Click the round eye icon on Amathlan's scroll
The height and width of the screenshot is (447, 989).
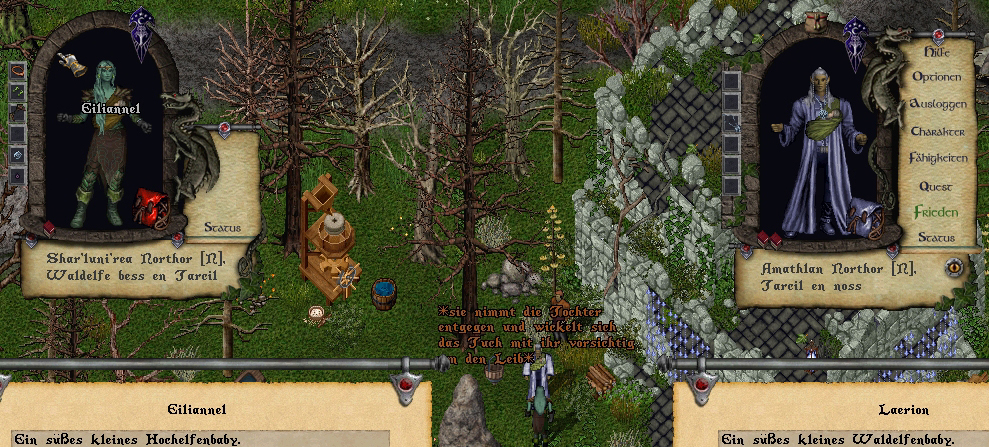tap(953, 267)
